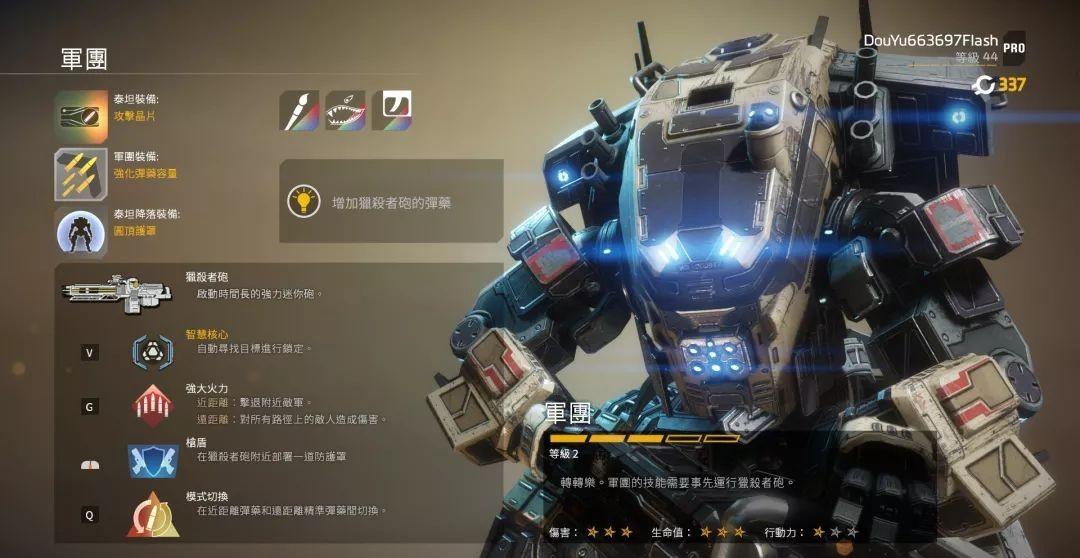Screen dimensions: 1080x558
Task: Select the 槍盾 shield ability icon
Action: (152, 460)
